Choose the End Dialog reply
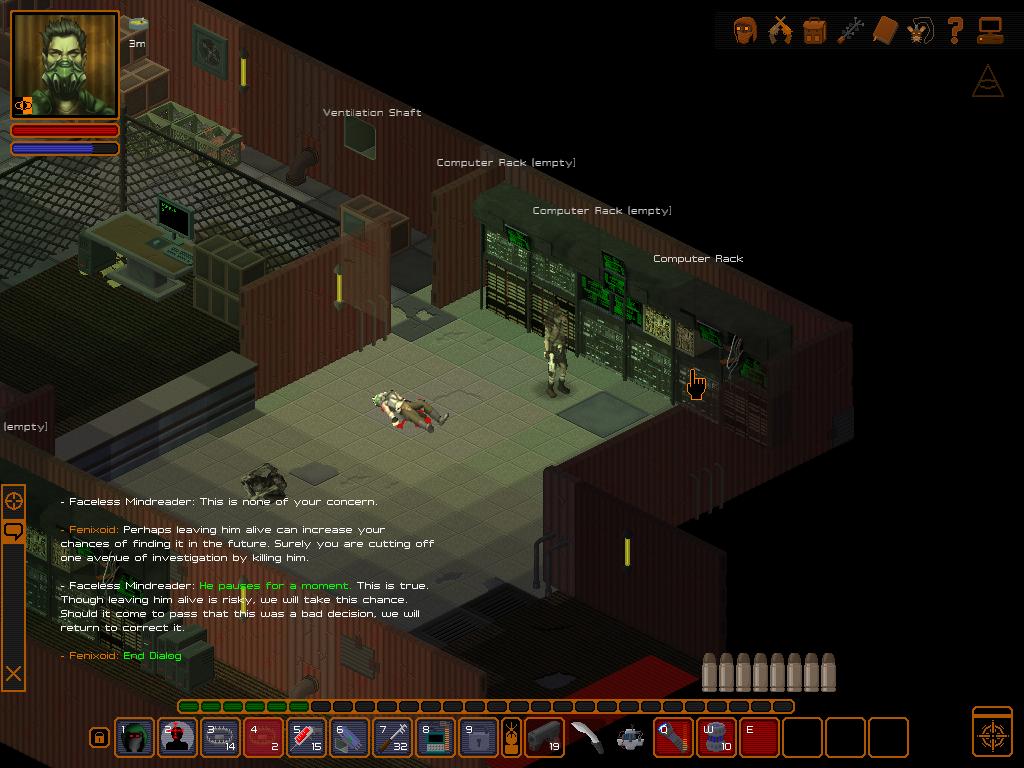The width and height of the screenshot is (1024, 768). [x=152, y=656]
